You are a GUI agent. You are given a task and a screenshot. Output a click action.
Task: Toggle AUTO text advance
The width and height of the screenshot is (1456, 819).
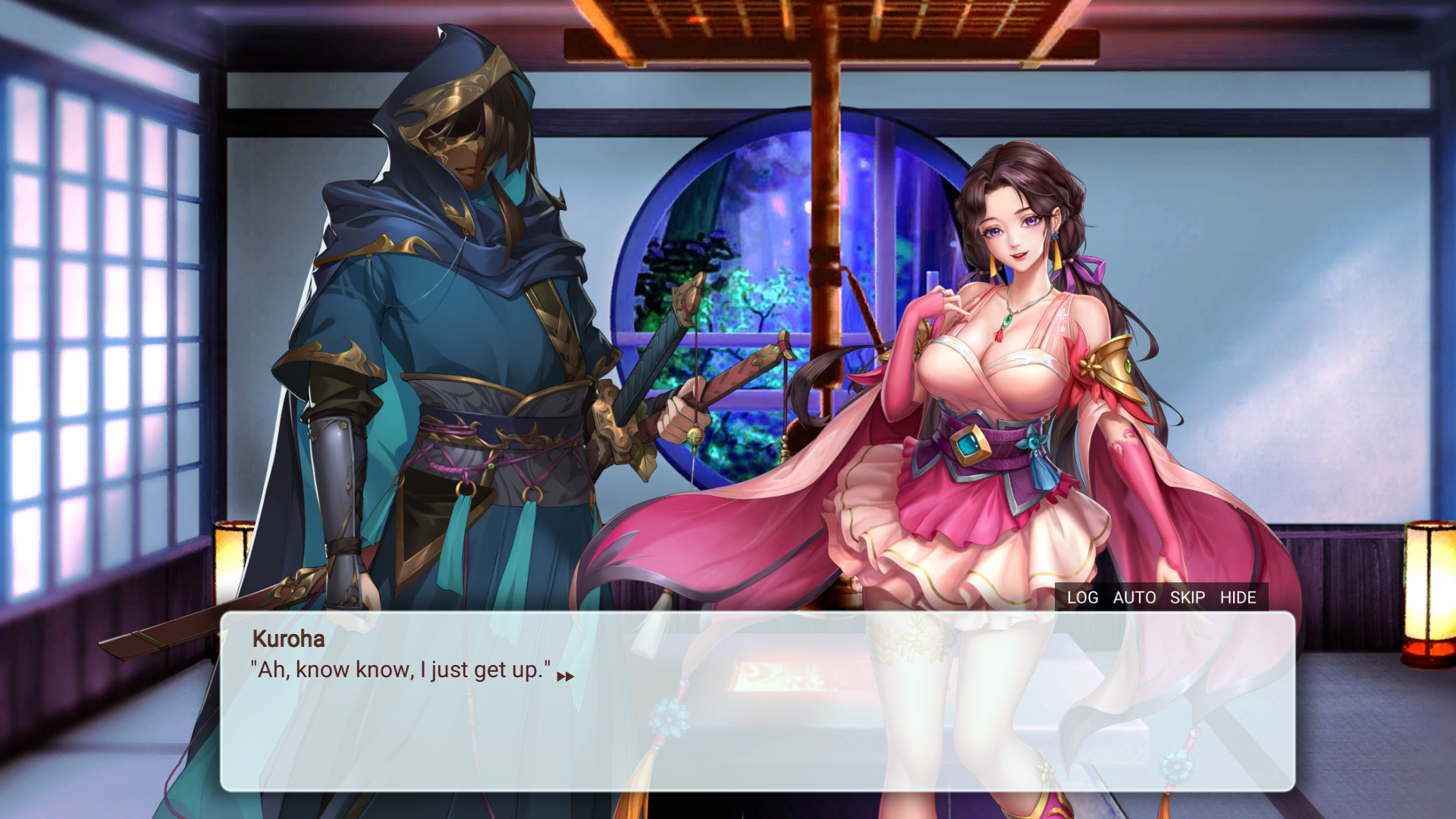coord(1134,598)
